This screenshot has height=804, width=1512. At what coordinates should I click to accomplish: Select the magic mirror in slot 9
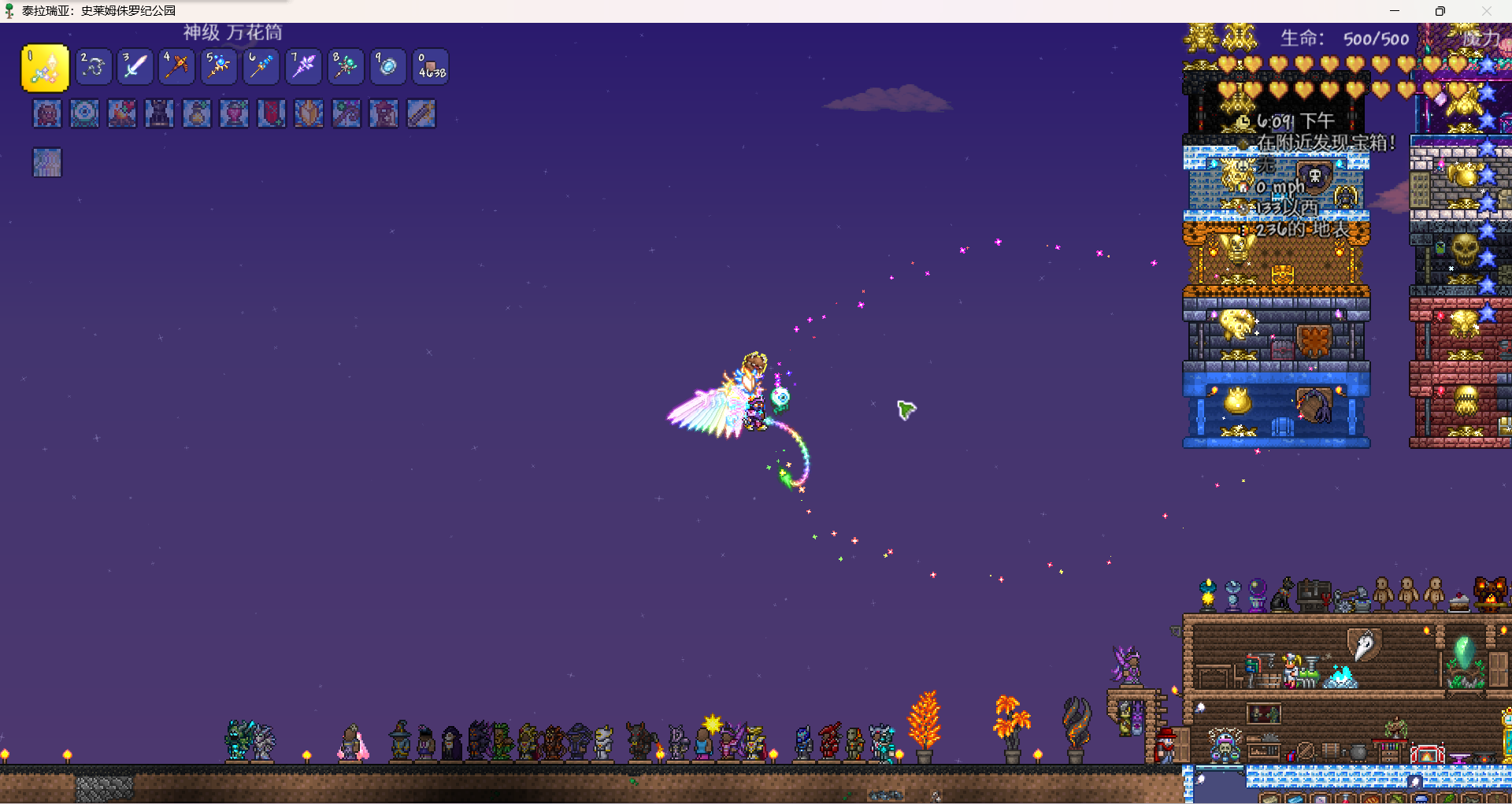click(x=387, y=67)
